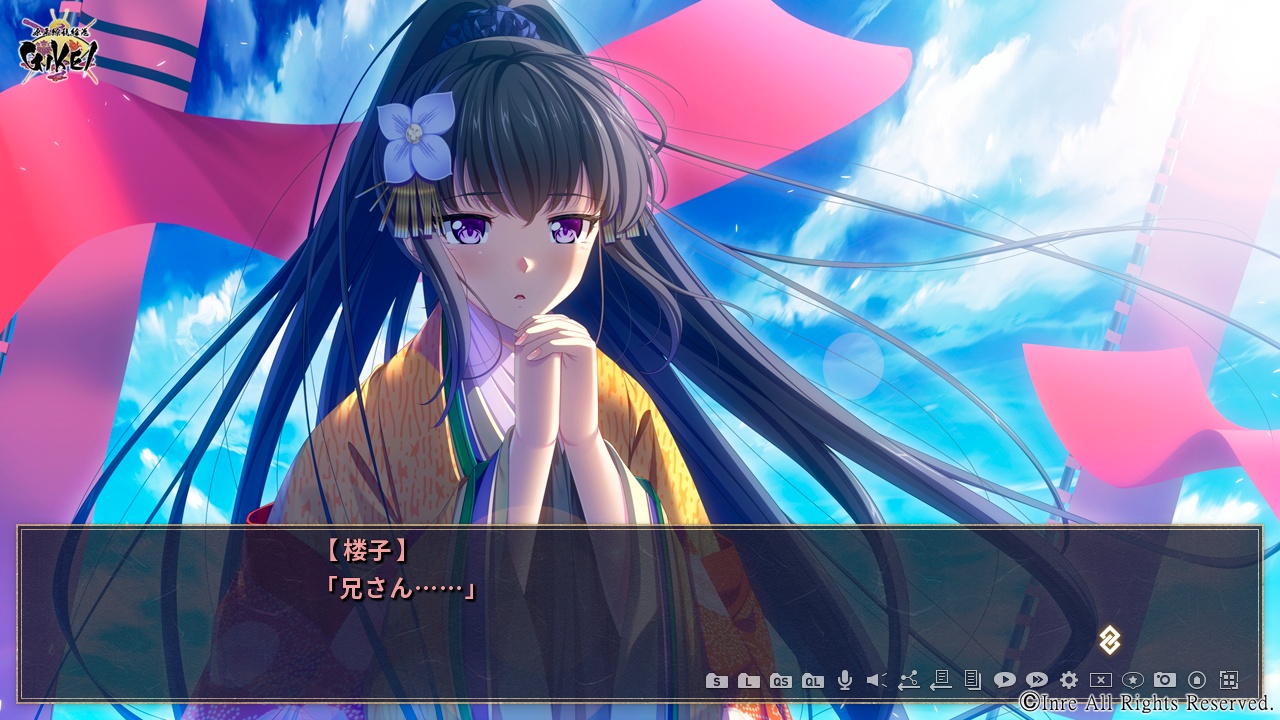This screenshot has height=720, width=1280.
Task: Quick save with the QS button
Action: pos(781,681)
